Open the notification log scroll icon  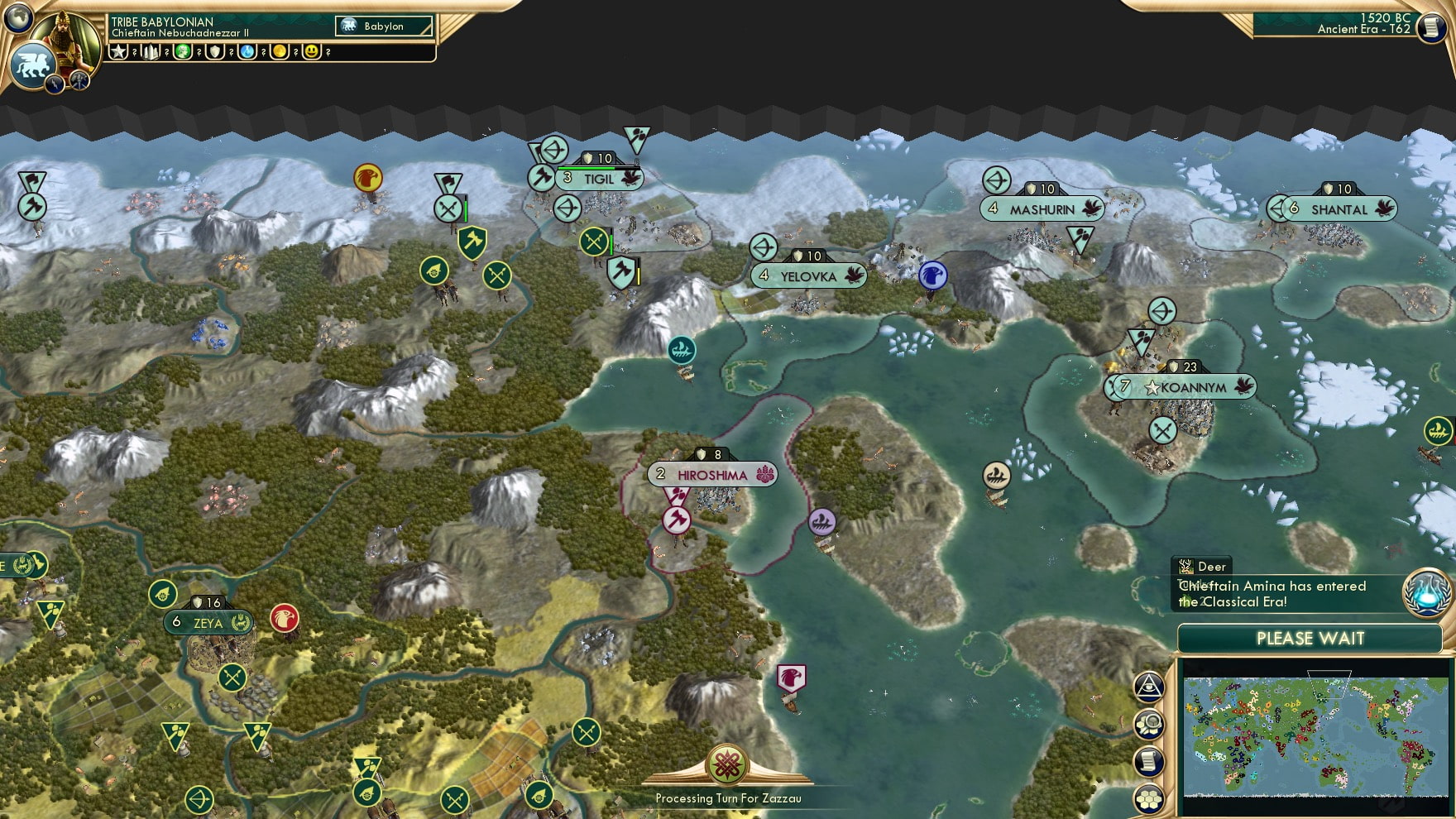(1148, 759)
